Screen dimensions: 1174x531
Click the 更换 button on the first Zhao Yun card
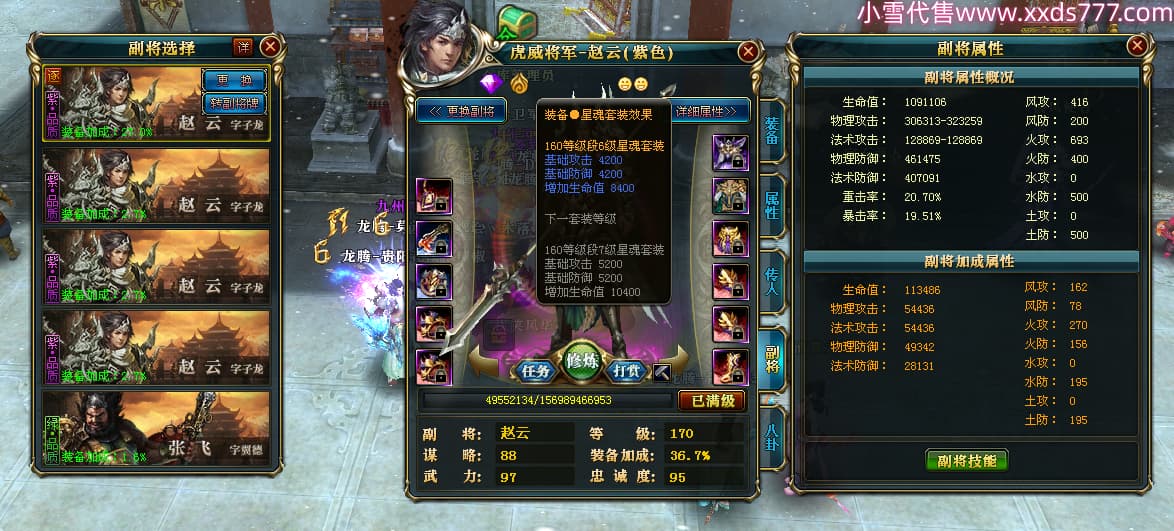[234, 80]
